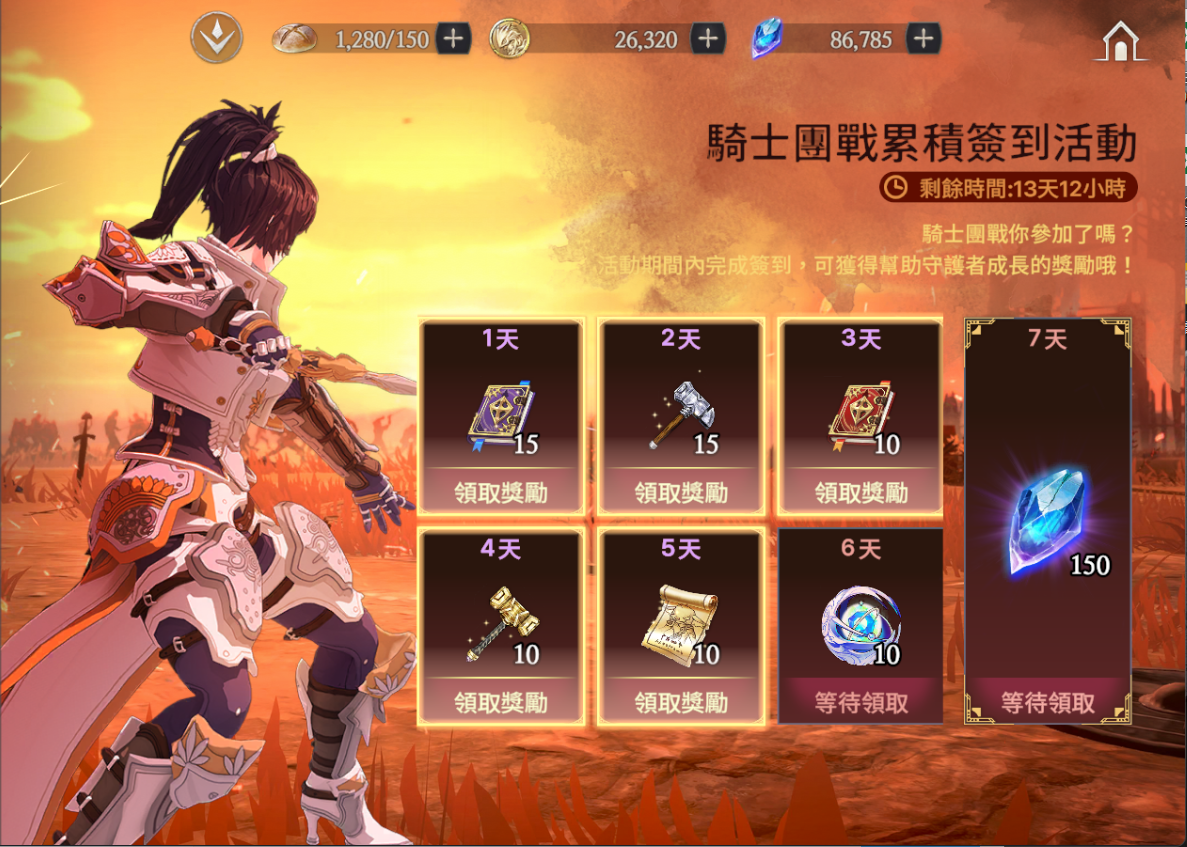The height and width of the screenshot is (847, 1187).
Task: Claim the day 1 purple book reward
Action: click(501, 492)
